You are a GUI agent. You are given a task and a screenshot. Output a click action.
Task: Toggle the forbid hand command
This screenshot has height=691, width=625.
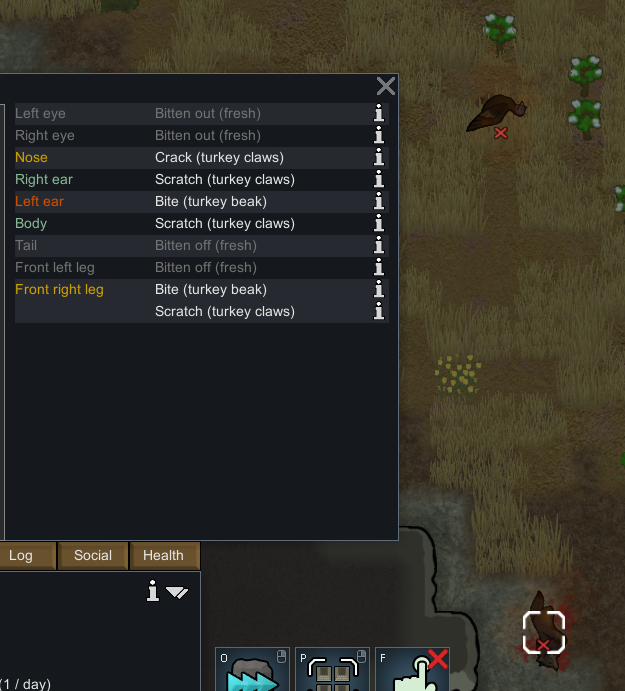[411, 671]
